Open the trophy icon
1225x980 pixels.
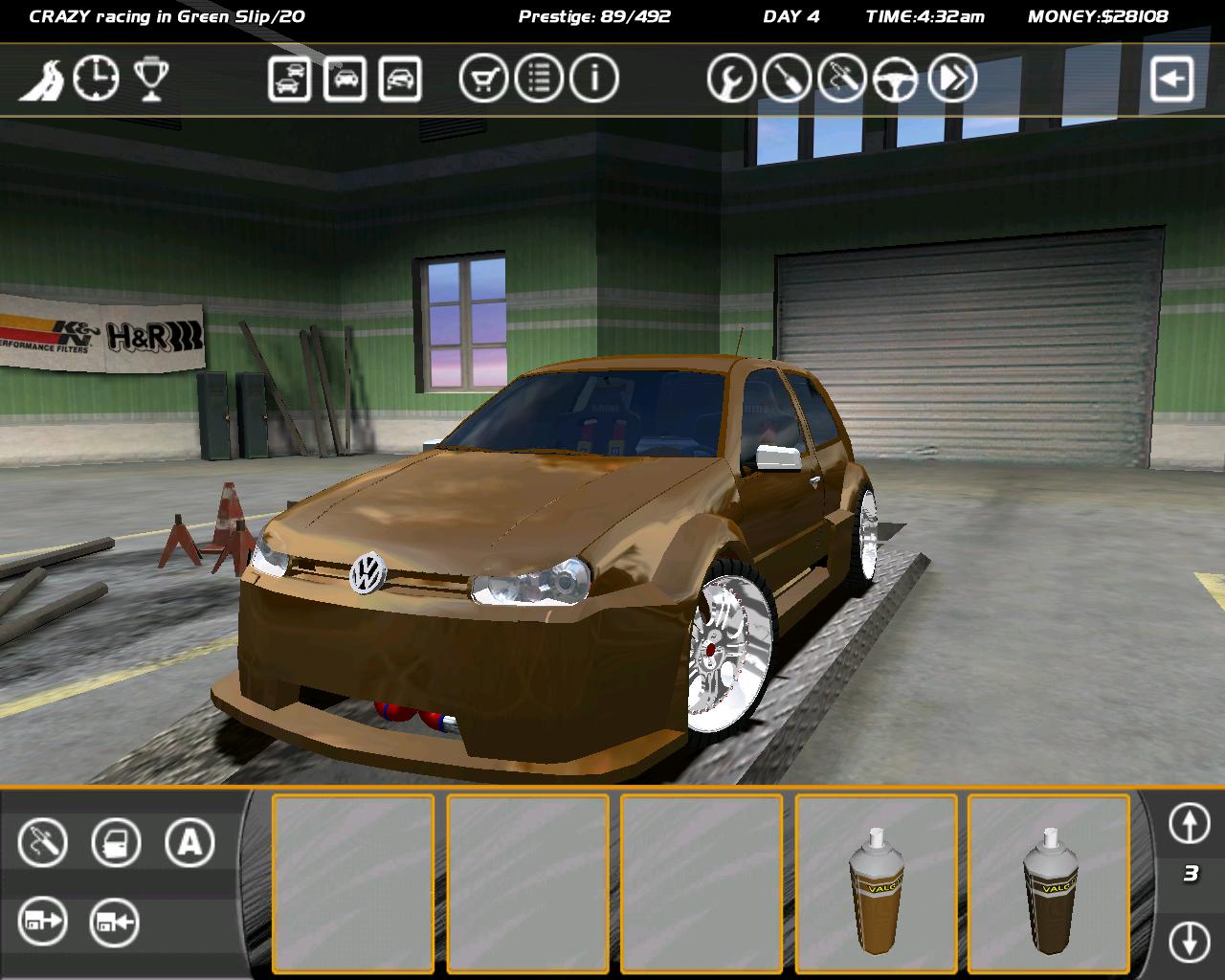click(151, 78)
